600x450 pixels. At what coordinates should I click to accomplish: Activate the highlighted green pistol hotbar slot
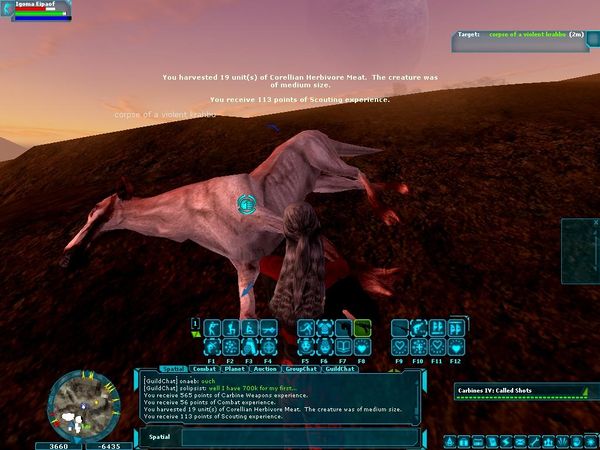click(361, 327)
